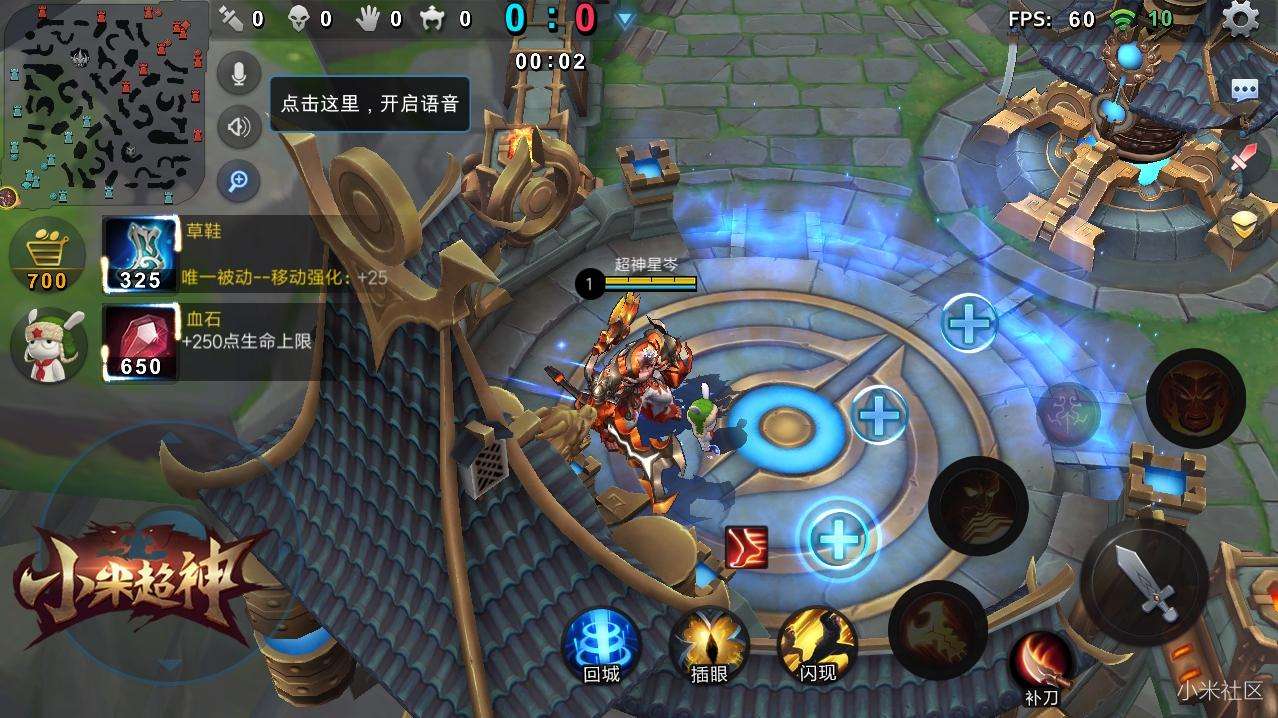Toggle the microphone voice button
Image resolution: width=1278 pixels, height=718 pixels.
tap(239, 74)
